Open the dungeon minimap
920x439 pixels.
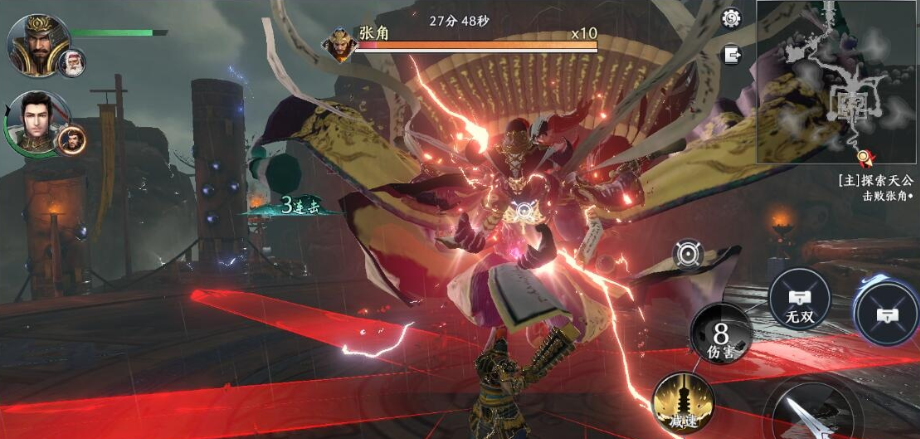click(x=837, y=80)
